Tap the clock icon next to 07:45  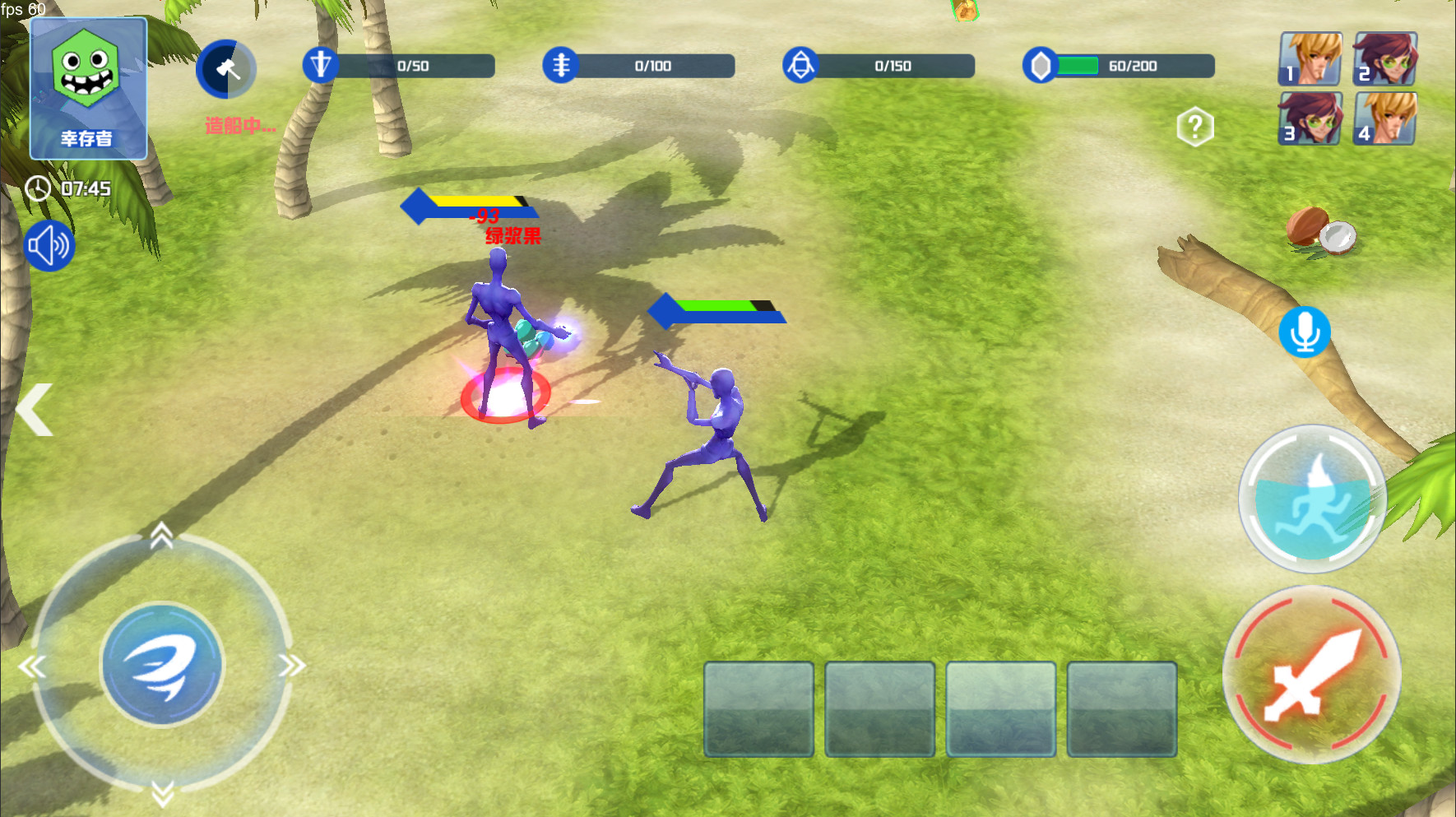click(x=38, y=188)
